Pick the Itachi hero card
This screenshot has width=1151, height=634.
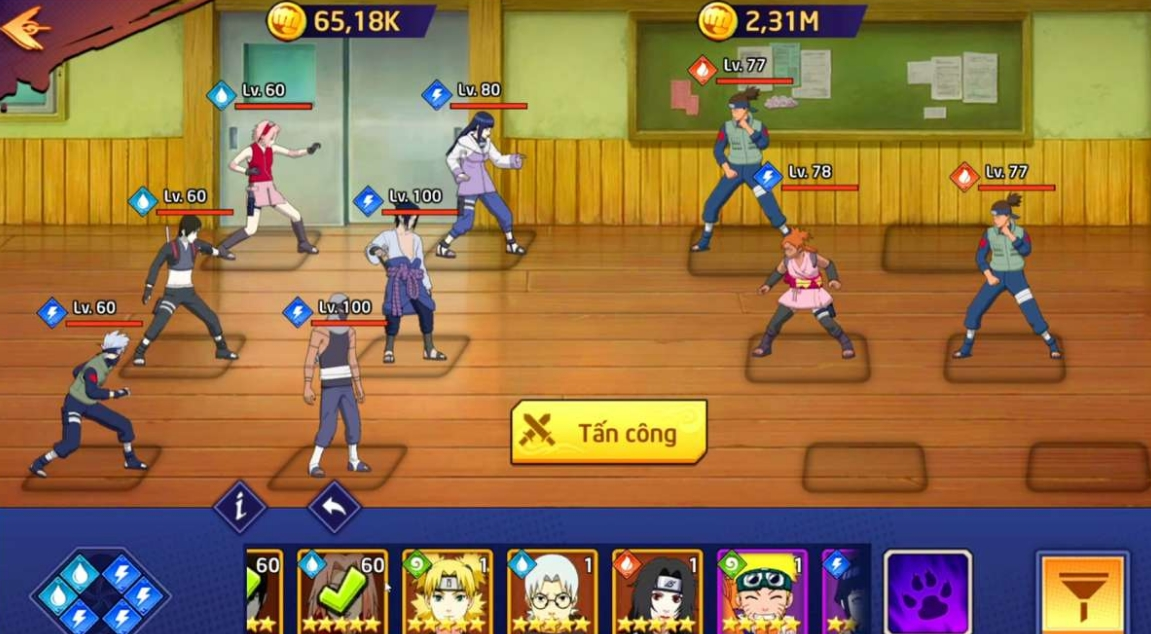point(657,591)
